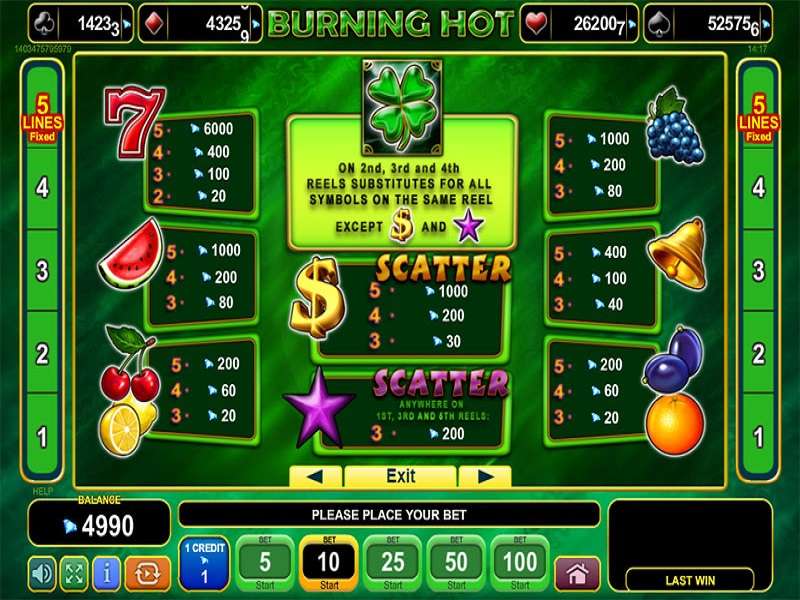The image size is (800, 600).
Task: Select the bet 25 start button
Action: tap(393, 563)
